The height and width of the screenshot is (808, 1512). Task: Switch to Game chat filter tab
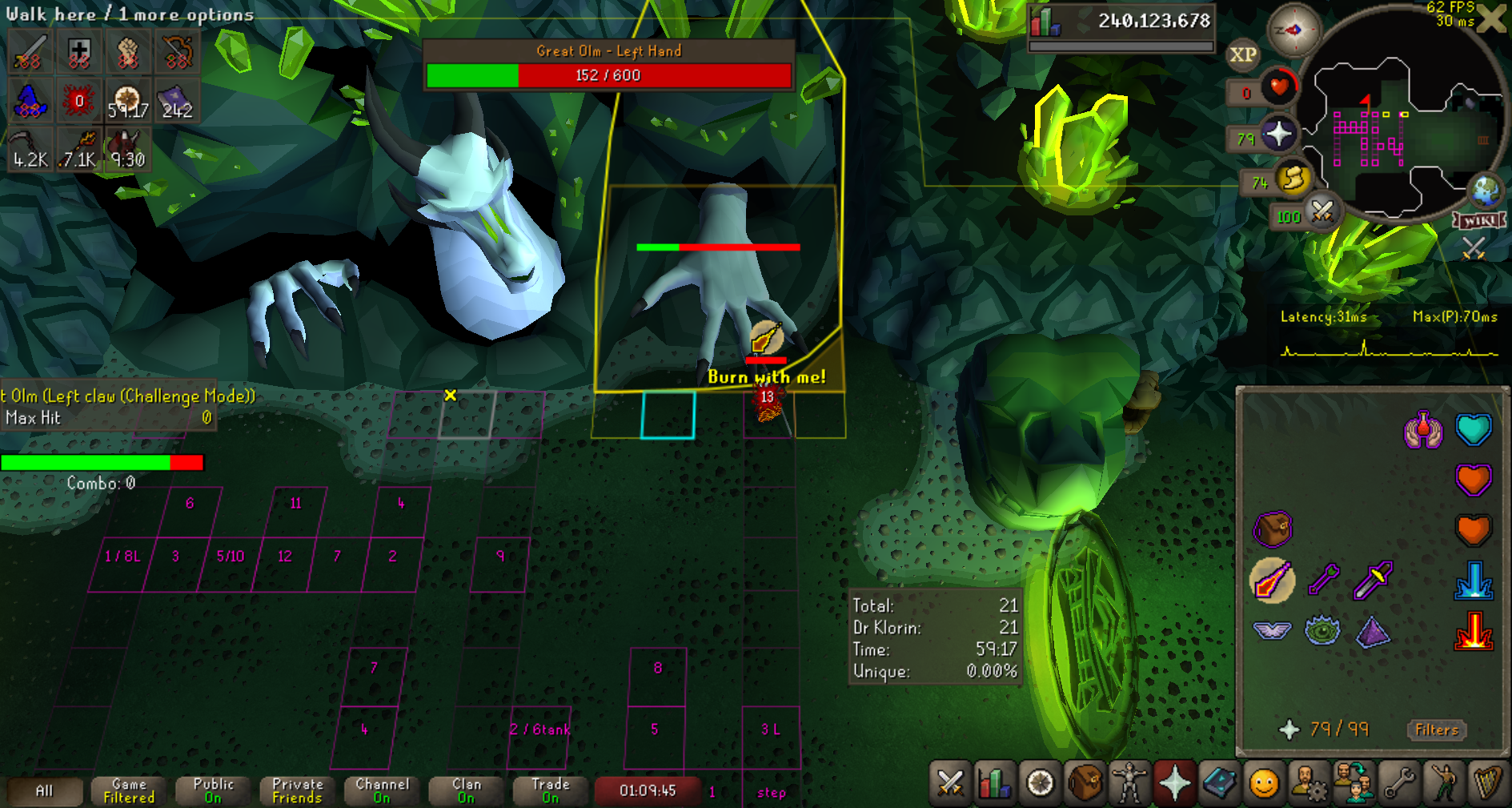tap(129, 790)
